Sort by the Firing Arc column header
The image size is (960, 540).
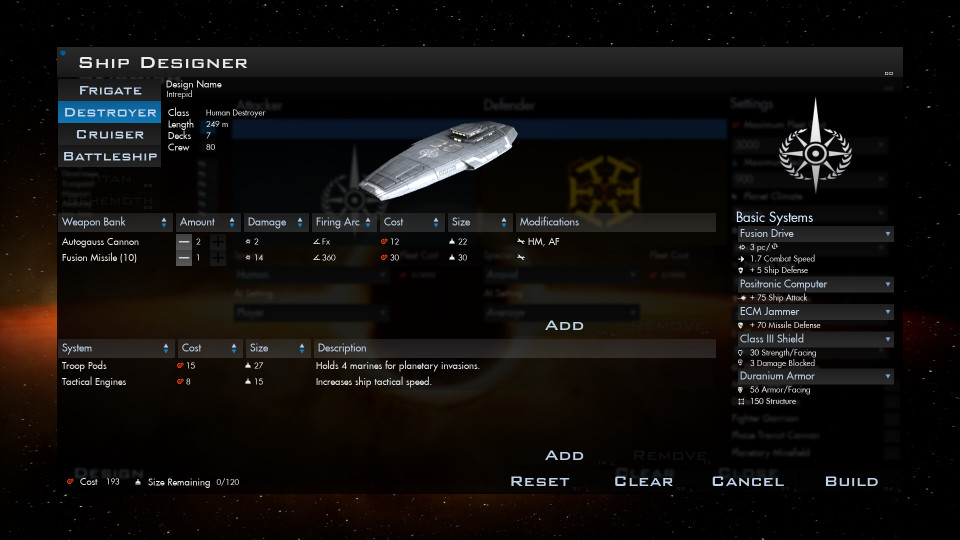pyautogui.click(x=341, y=222)
